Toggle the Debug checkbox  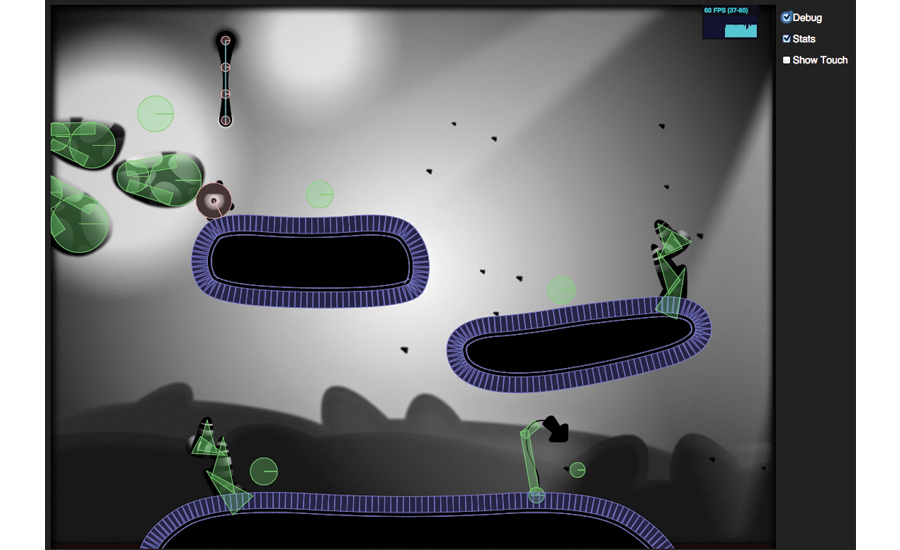787,18
